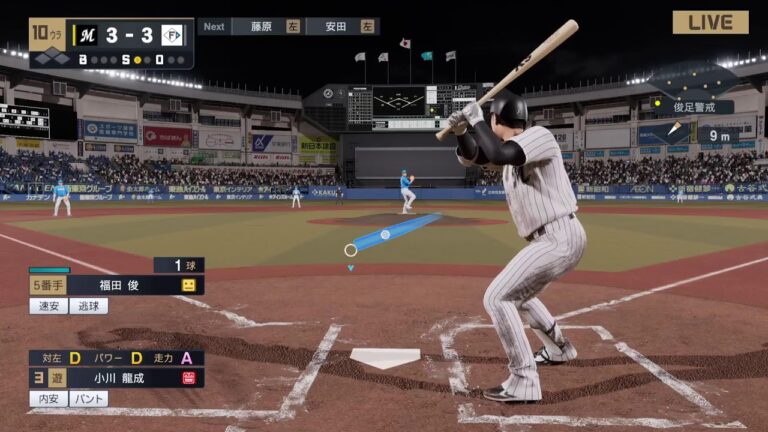This screenshot has height=432, width=768.
Task: Click the white pitch target cursor circle
Action: [x=350, y=250]
